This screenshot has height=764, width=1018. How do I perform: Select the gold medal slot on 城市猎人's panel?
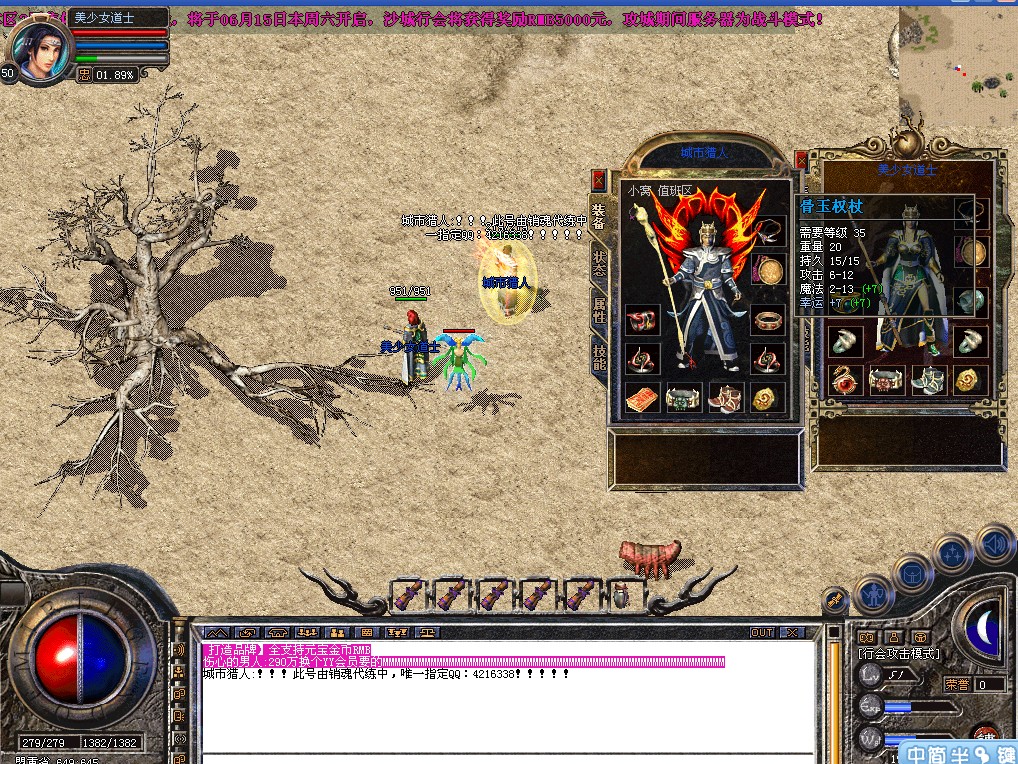(768, 271)
